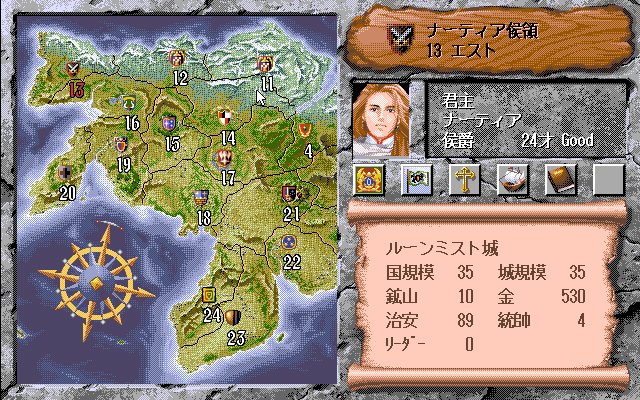Choose territory 23 black-gold shield
The height and width of the screenshot is (400, 640).
[x=233, y=317]
